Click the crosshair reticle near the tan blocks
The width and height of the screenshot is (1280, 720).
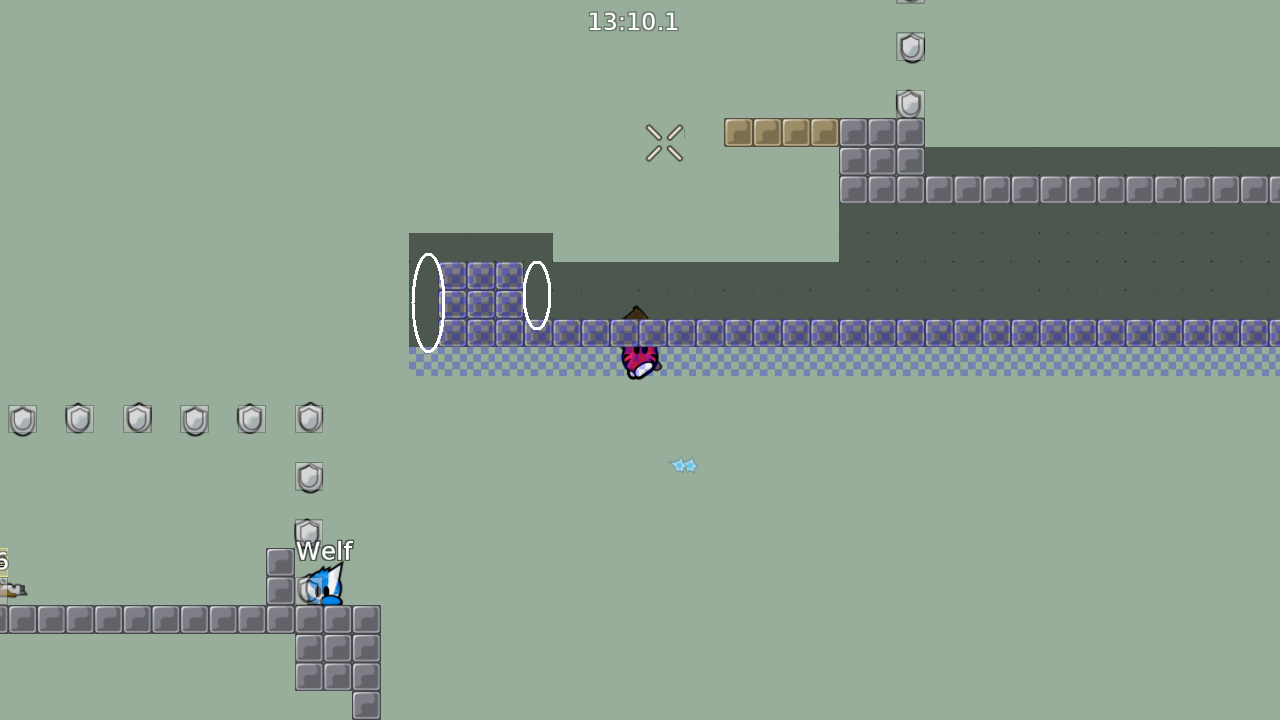tap(663, 141)
